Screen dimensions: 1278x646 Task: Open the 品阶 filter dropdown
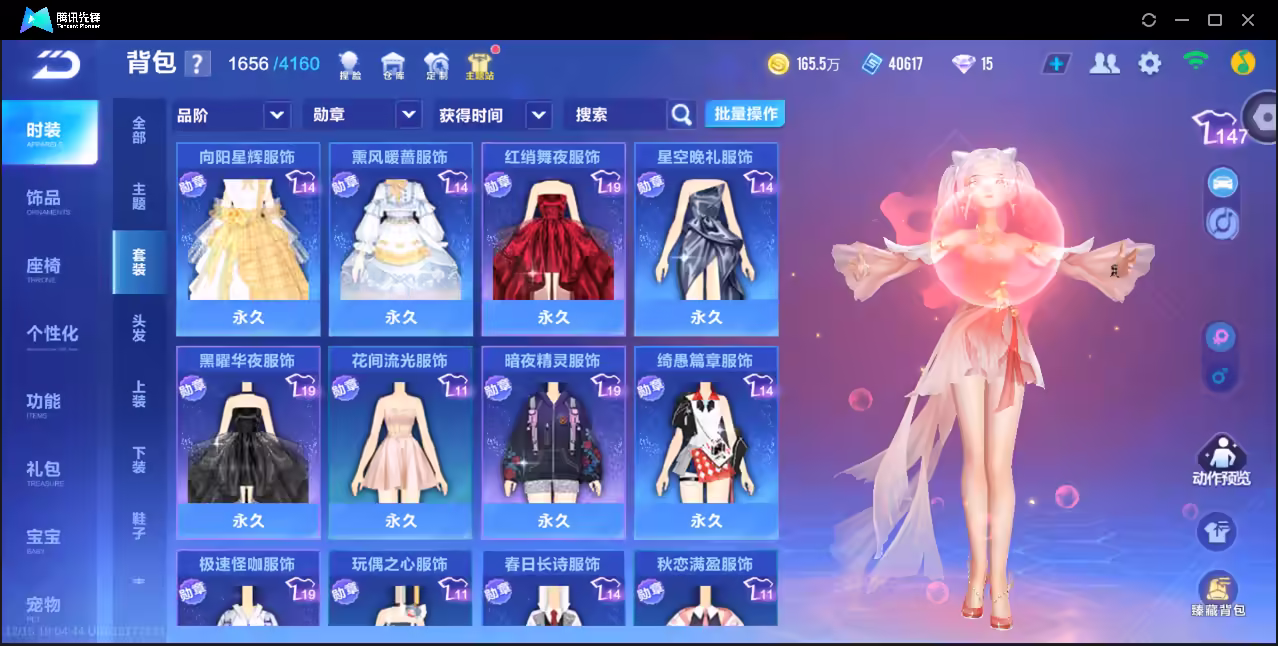[277, 115]
